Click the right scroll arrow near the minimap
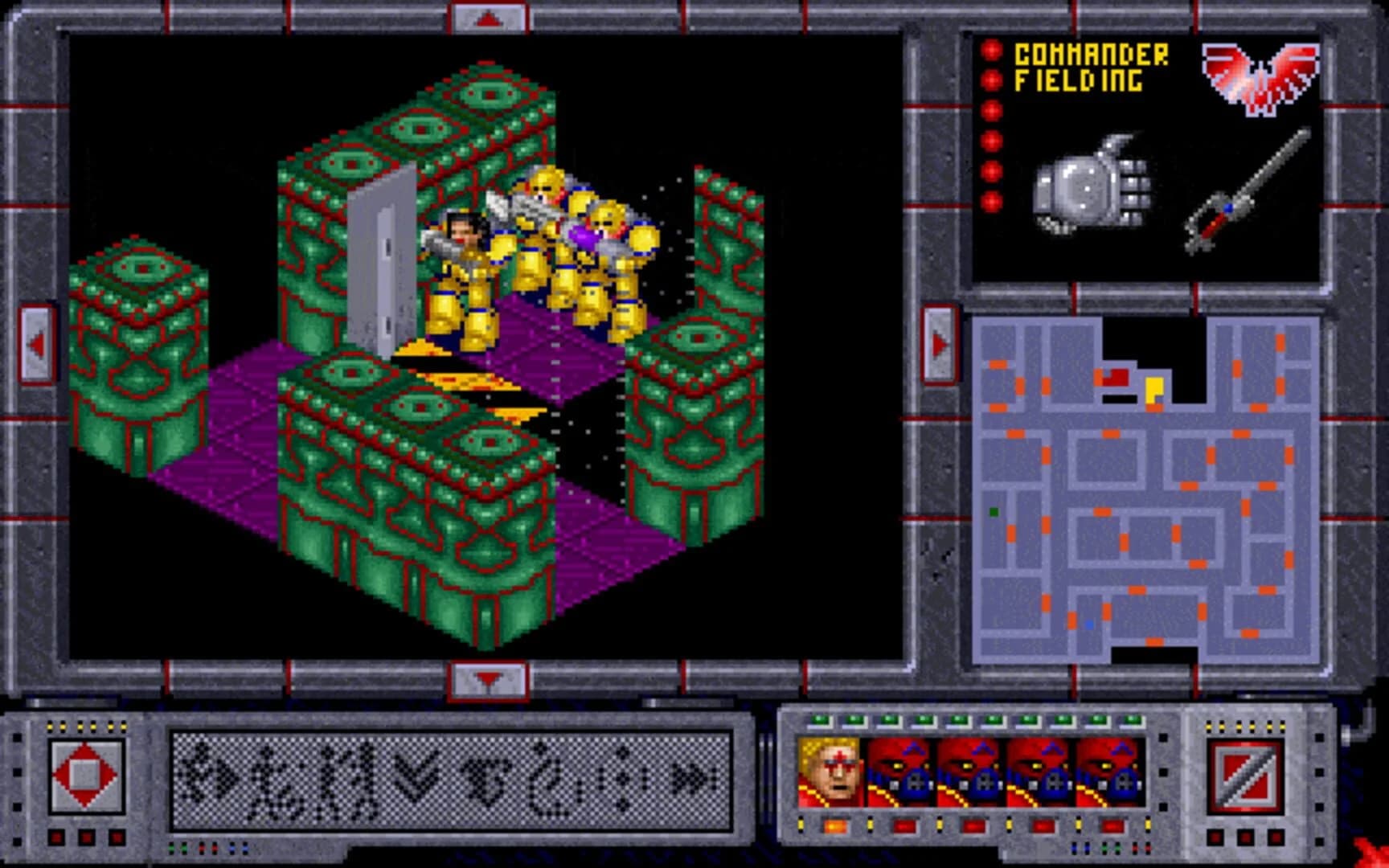The image size is (1389, 868). [x=939, y=342]
